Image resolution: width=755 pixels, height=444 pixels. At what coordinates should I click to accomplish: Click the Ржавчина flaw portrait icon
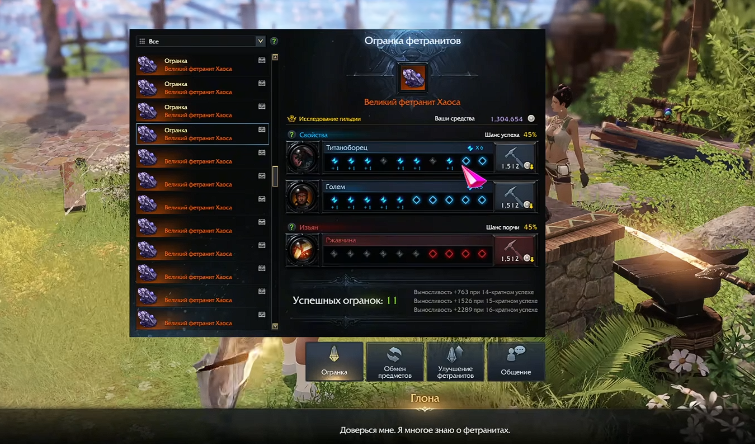pos(302,249)
